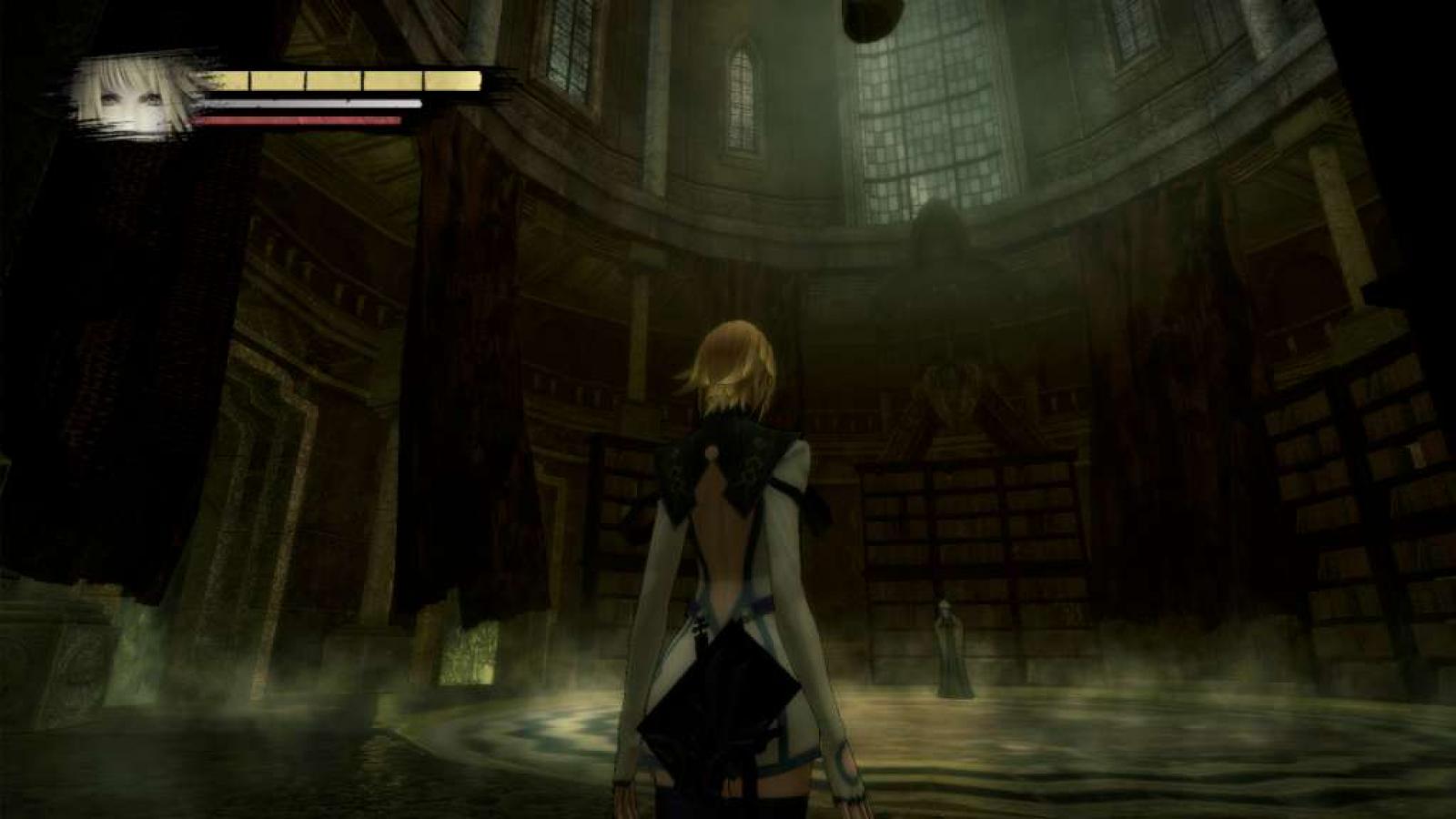Click the blonde character portrait in the HUD
Image resolution: width=1456 pixels, height=819 pixels.
[x=136, y=96]
